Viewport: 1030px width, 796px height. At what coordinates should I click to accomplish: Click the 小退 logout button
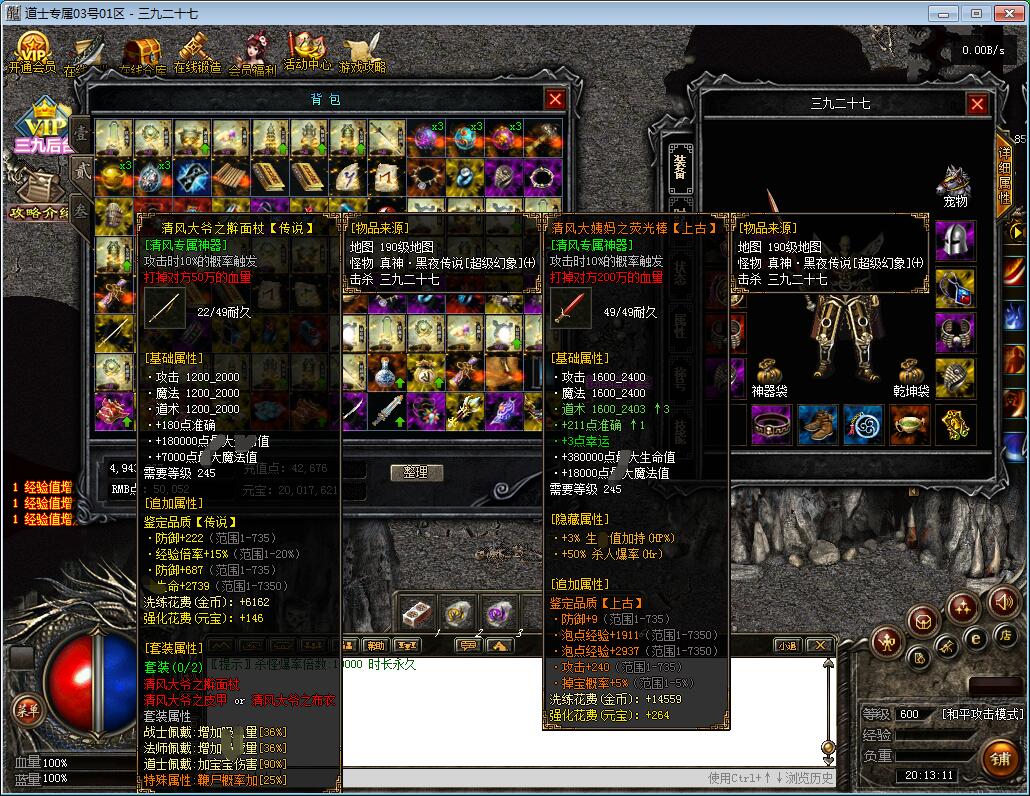tap(785, 646)
